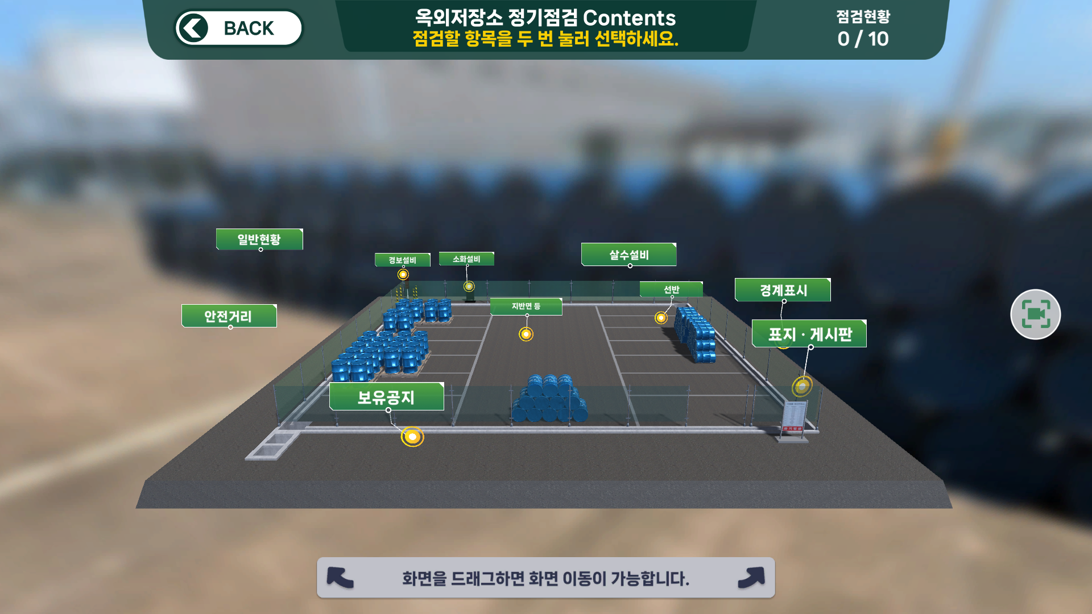The width and height of the screenshot is (1092, 614).
Task: Click the camera view reset icon
Action: click(x=1035, y=315)
